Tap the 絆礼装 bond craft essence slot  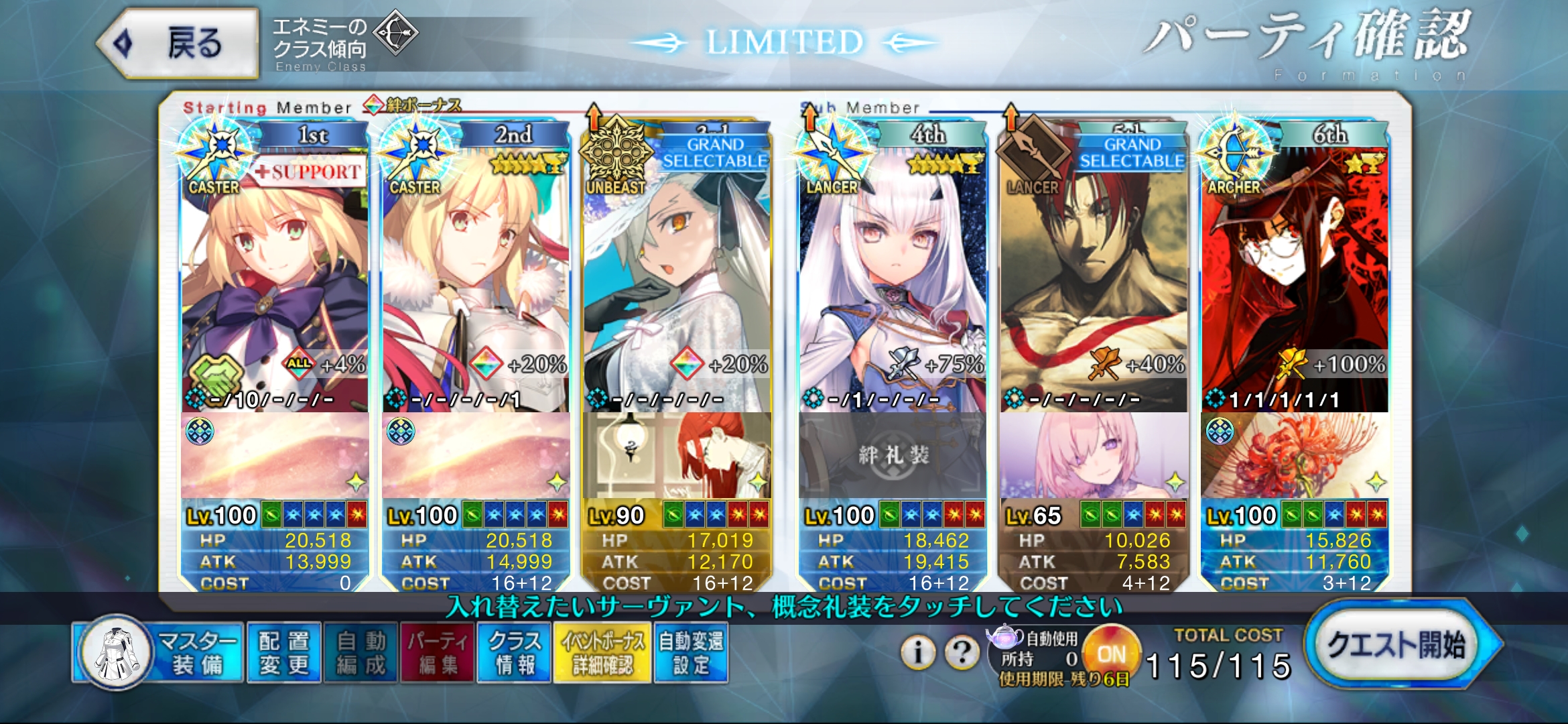893,456
